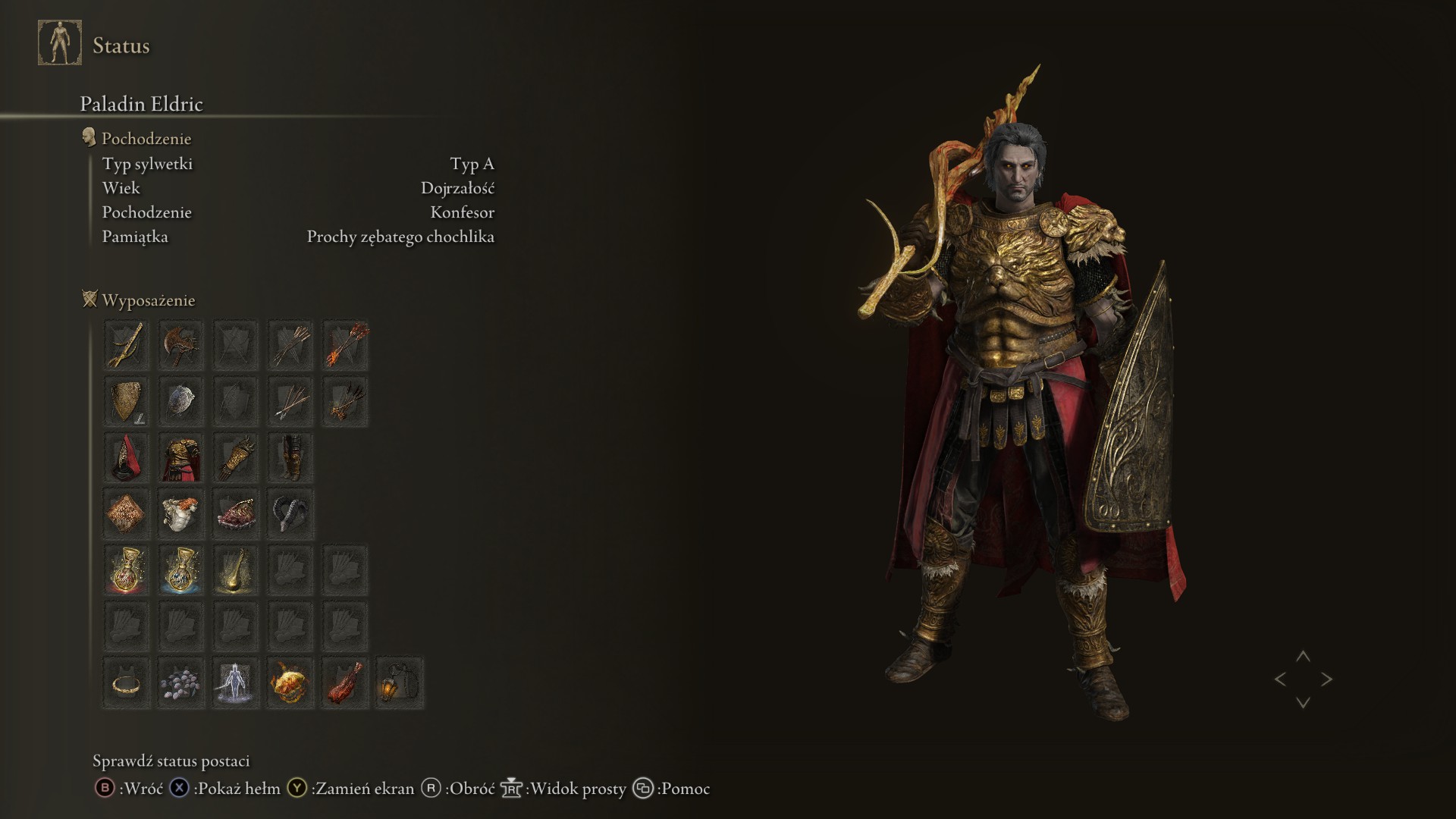Select the glowing spirit summon item

tap(235, 682)
